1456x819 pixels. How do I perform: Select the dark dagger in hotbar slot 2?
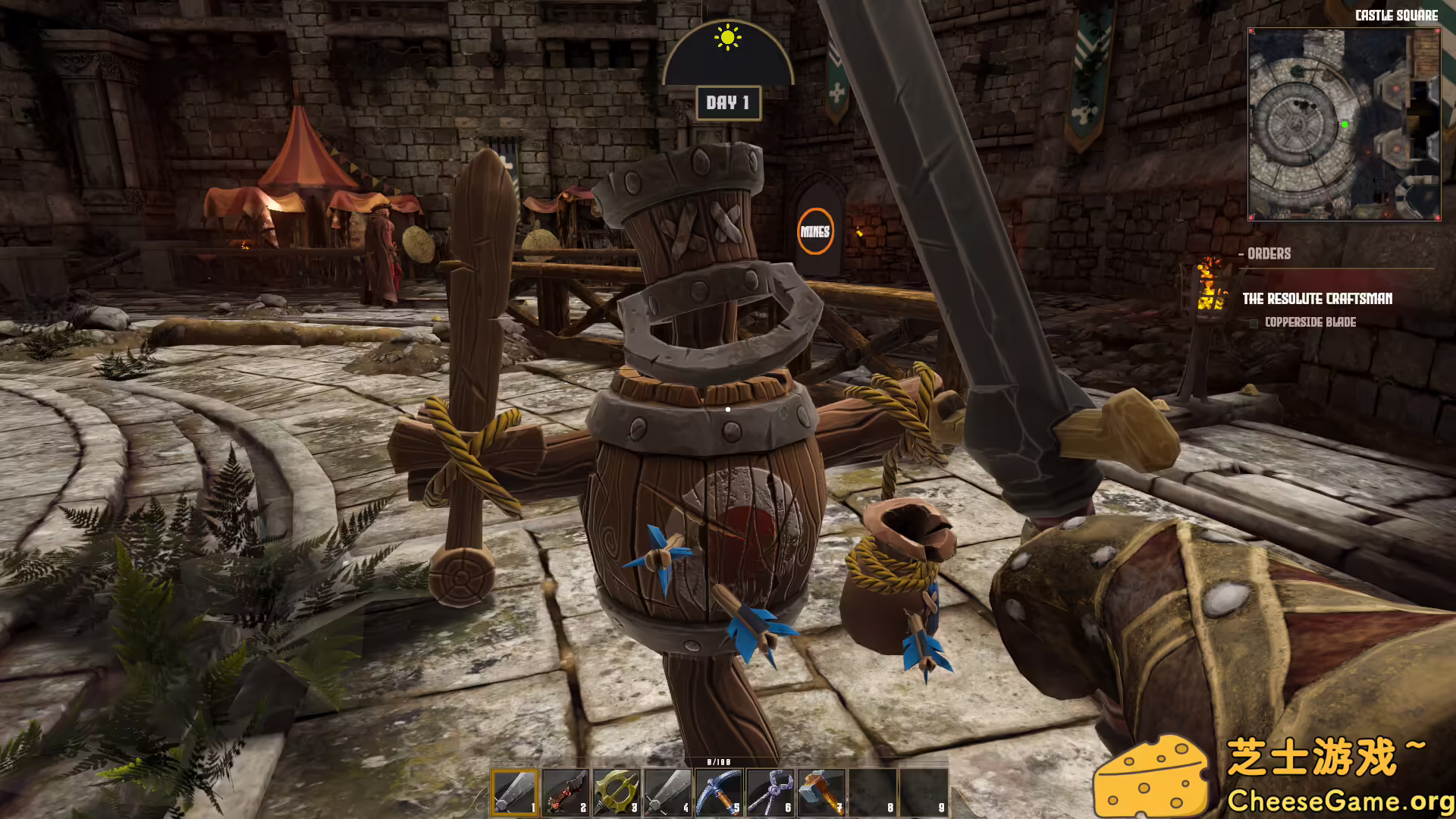click(x=565, y=792)
